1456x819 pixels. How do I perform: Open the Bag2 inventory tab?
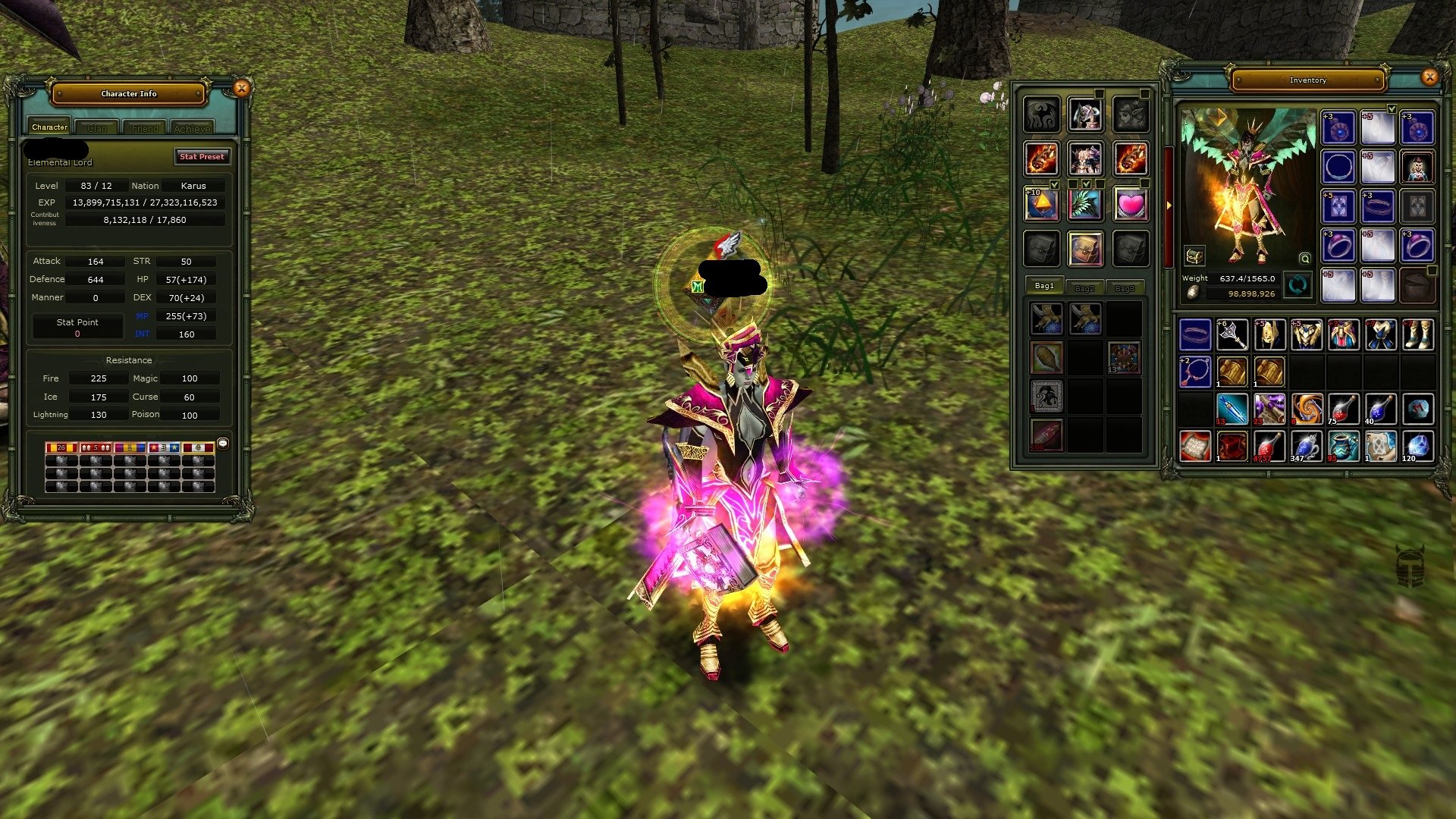(x=1084, y=287)
